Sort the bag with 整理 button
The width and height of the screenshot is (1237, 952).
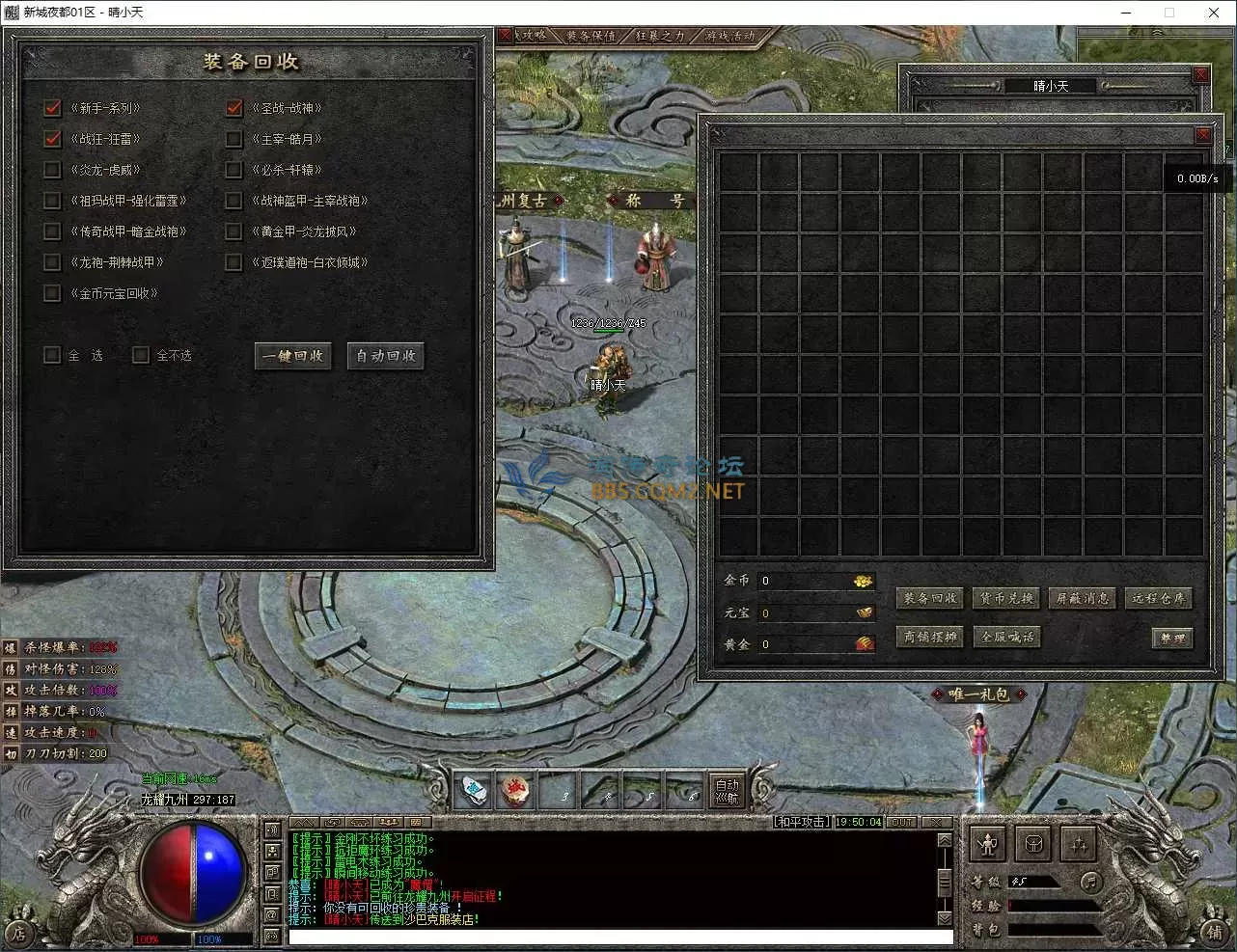coord(1172,639)
